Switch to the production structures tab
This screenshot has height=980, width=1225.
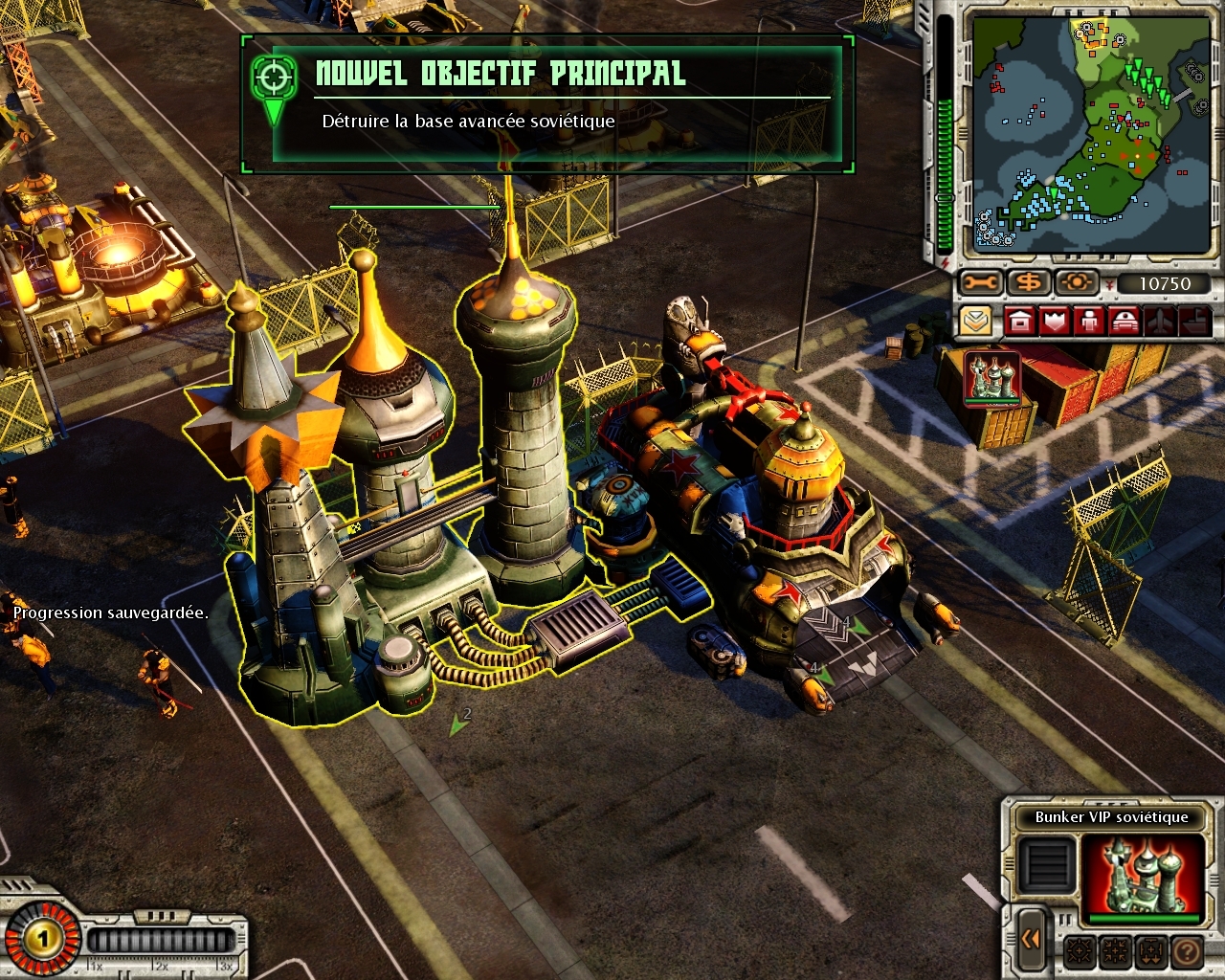(x=1020, y=321)
